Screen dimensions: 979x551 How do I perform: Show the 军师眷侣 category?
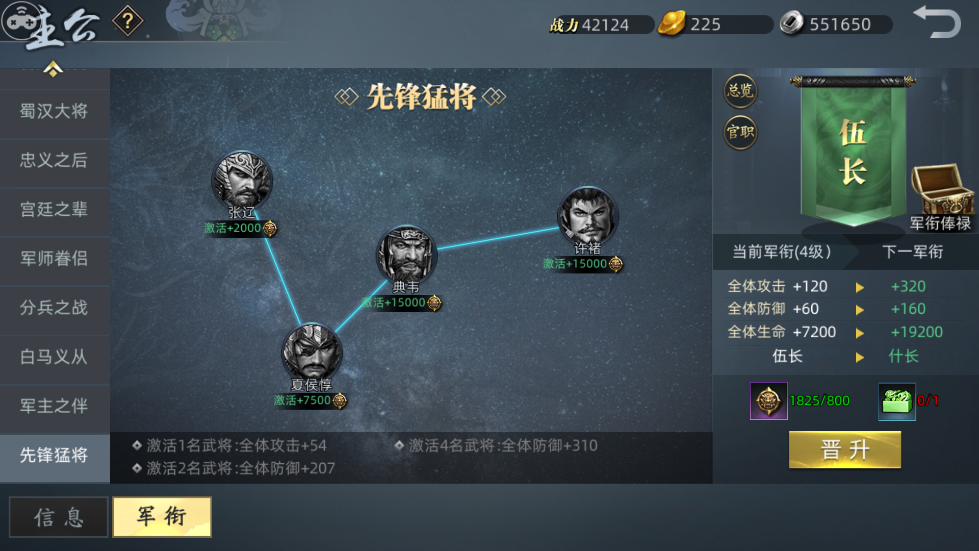point(54,258)
